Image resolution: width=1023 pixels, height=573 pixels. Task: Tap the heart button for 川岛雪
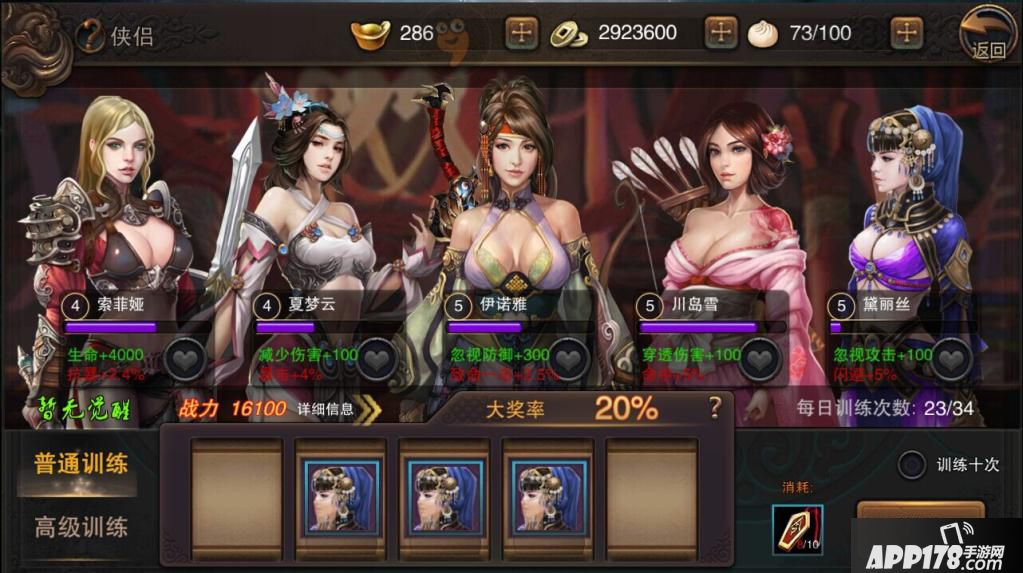[x=761, y=359]
